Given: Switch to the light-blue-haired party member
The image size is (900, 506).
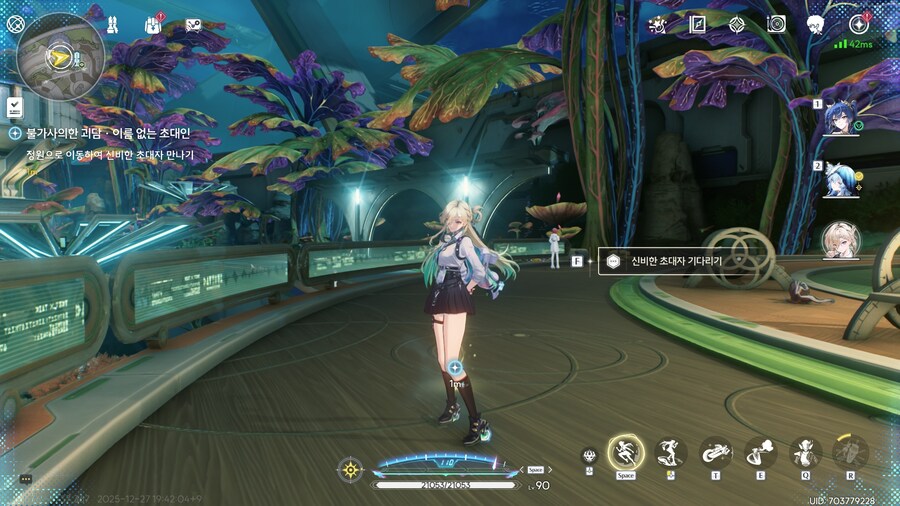Looking at the screenshot, I should click(x=842, y=180).
